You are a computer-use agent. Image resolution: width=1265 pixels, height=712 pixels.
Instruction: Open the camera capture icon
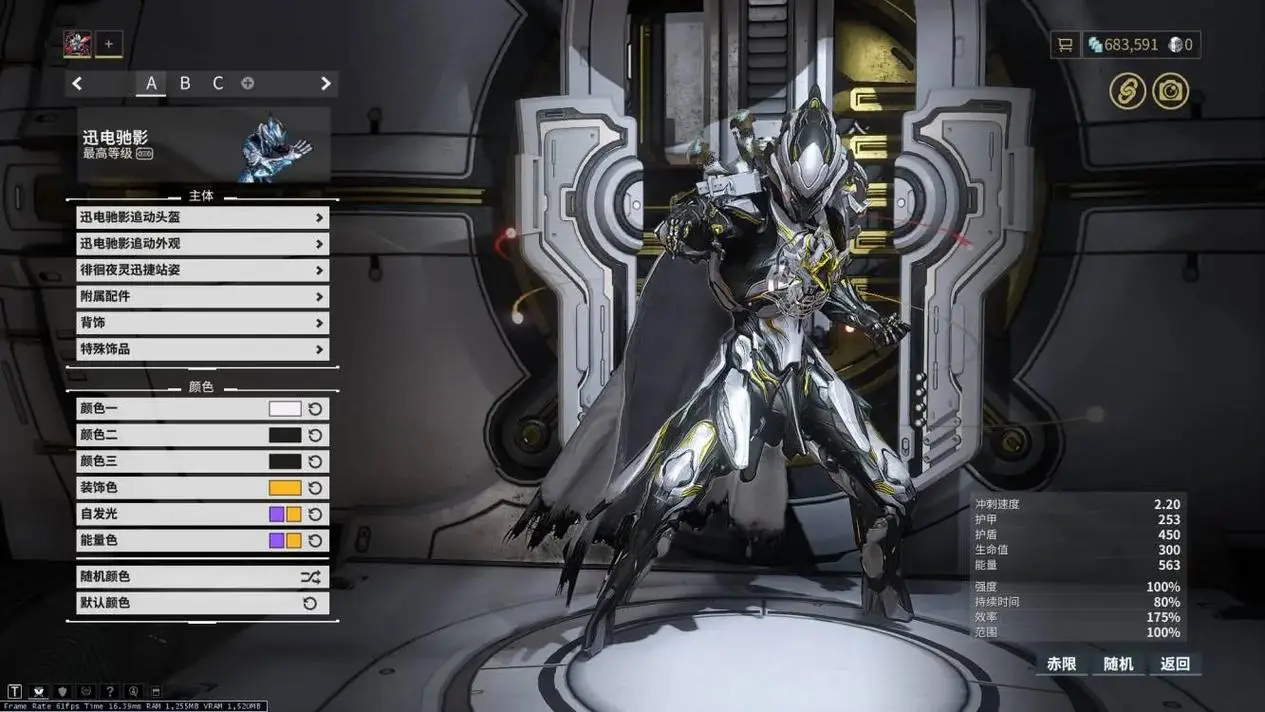click(1170, 92)
